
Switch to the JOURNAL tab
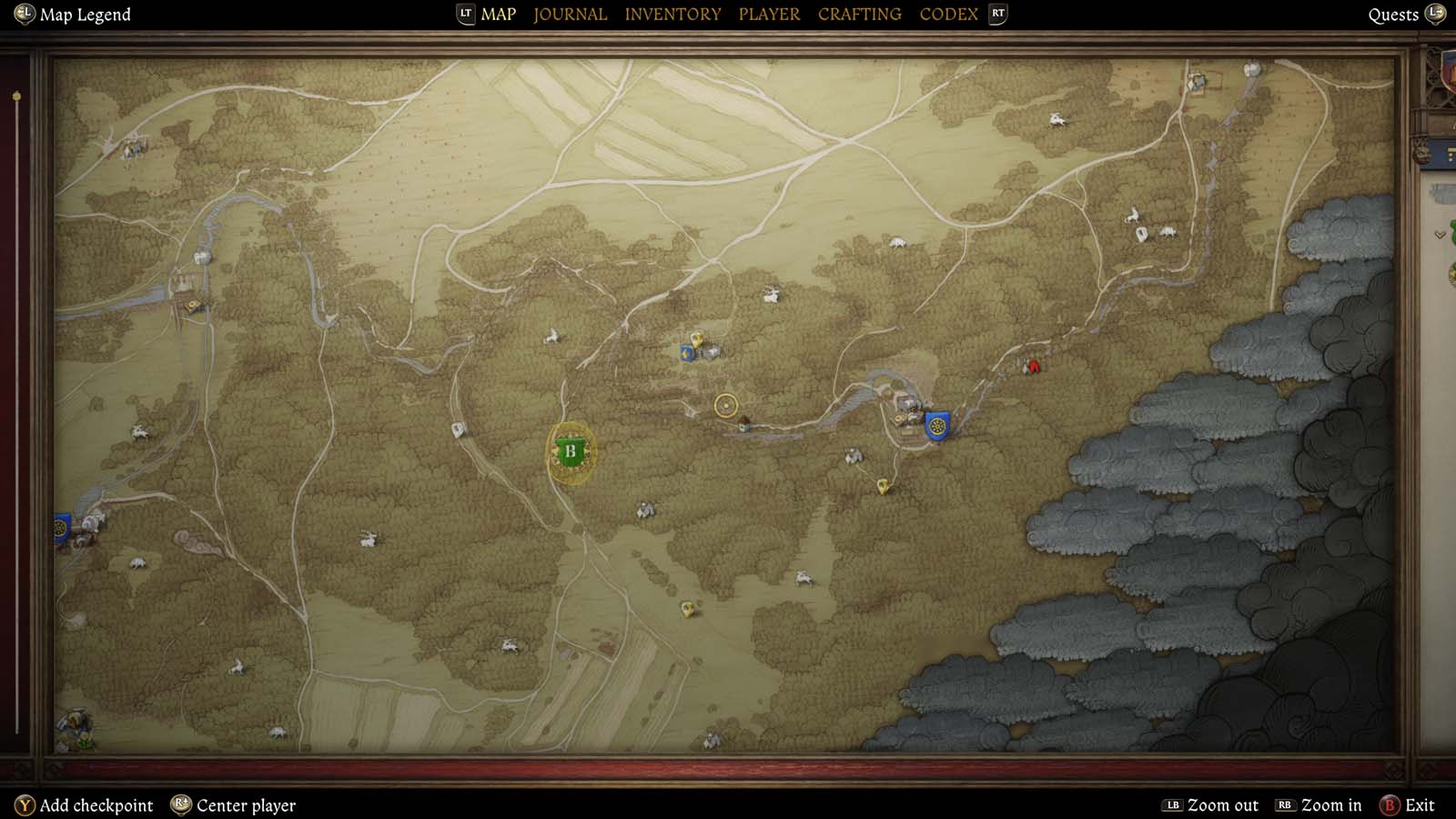[x=570, y=14]
